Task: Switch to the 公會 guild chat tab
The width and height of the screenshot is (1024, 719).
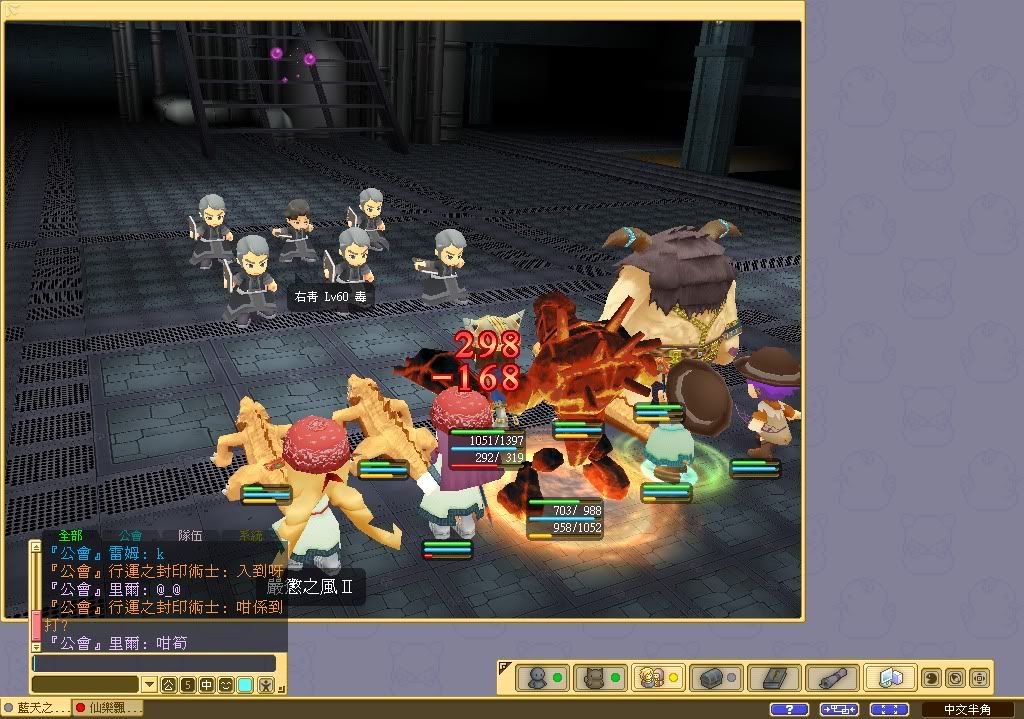Action: (x=129, y=536)
